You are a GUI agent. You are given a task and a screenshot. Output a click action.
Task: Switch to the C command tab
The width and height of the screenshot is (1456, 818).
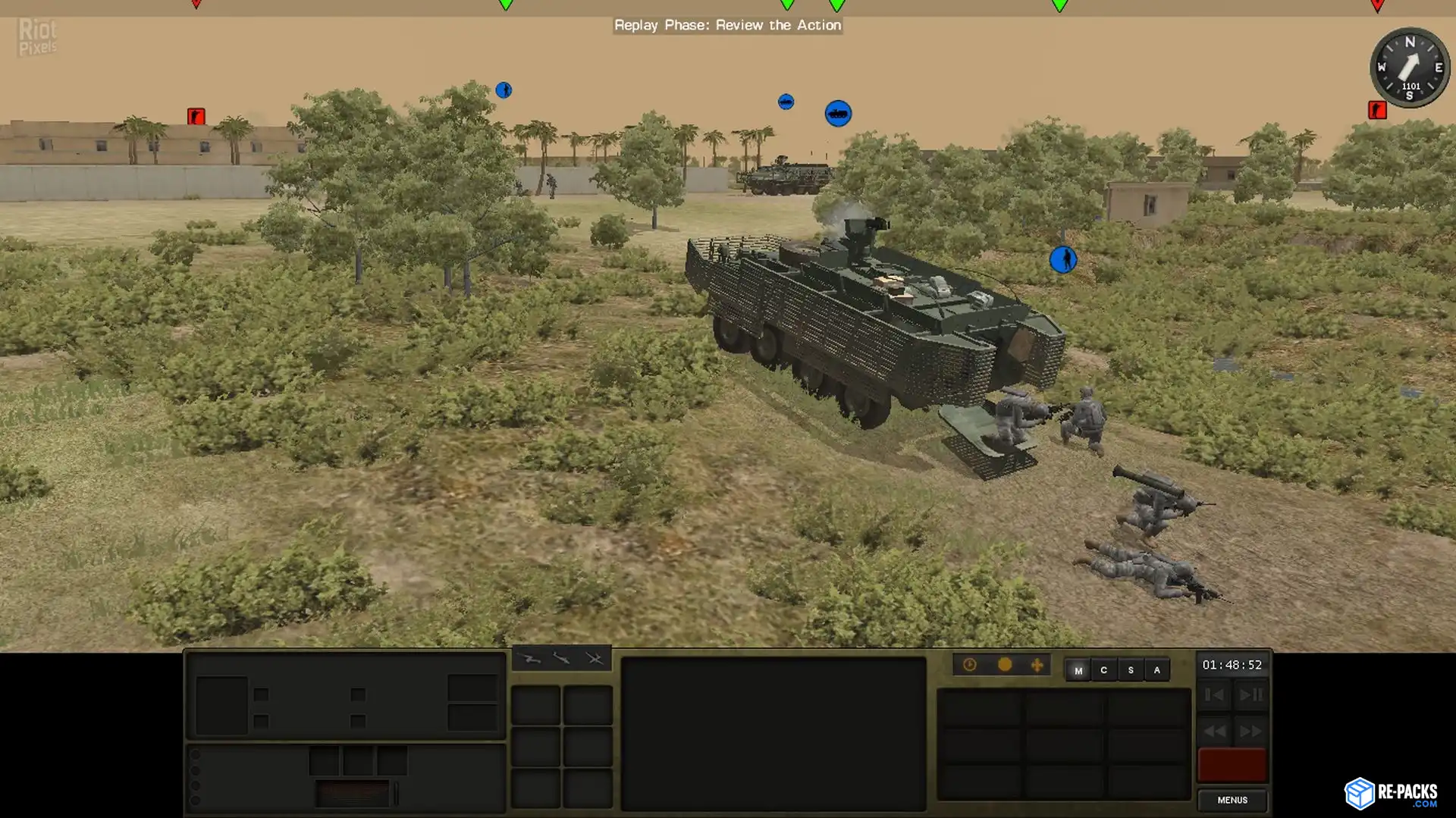pos(1104,670)
